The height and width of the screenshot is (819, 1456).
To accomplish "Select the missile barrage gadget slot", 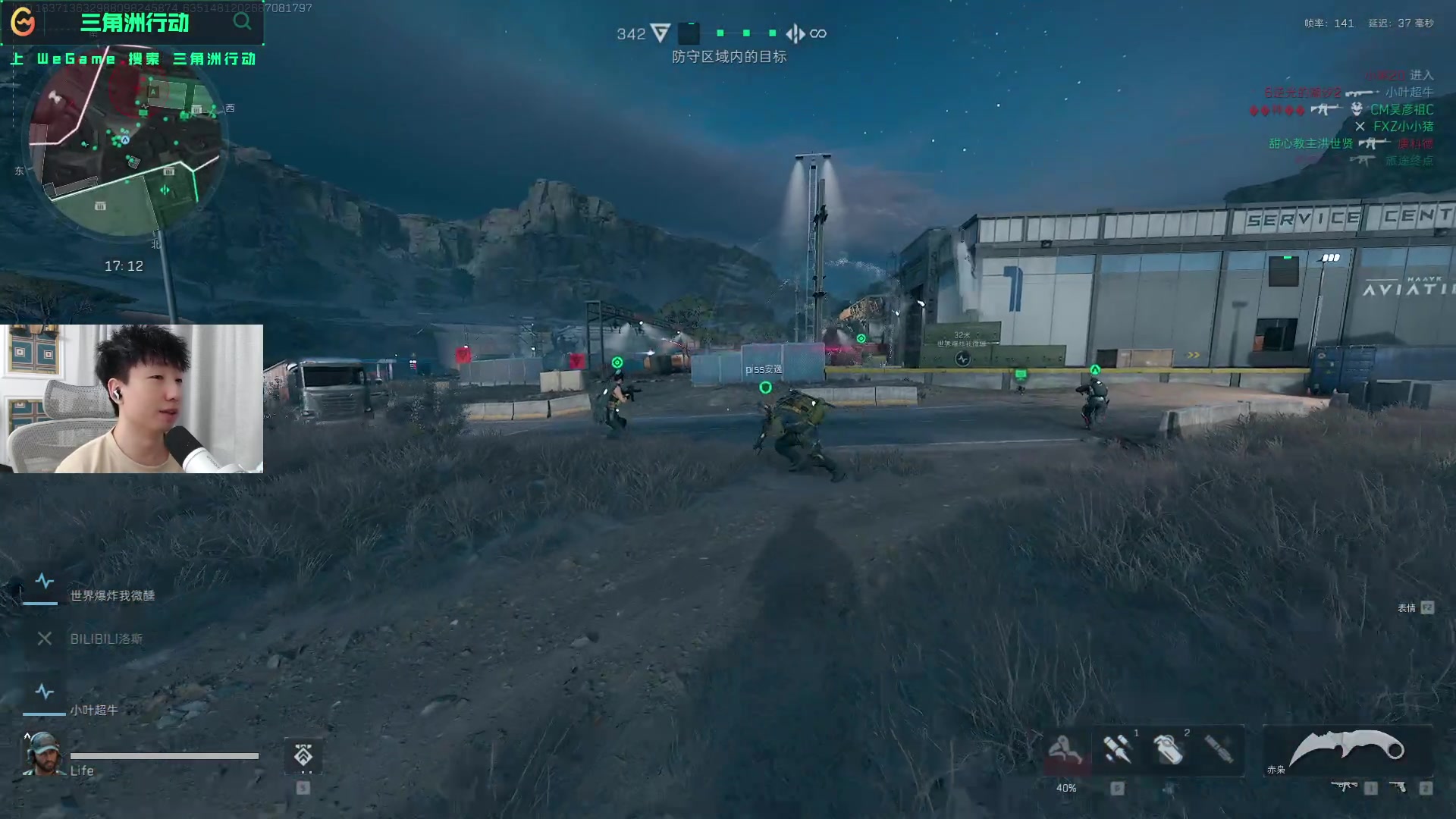I will coord(1117,749).
